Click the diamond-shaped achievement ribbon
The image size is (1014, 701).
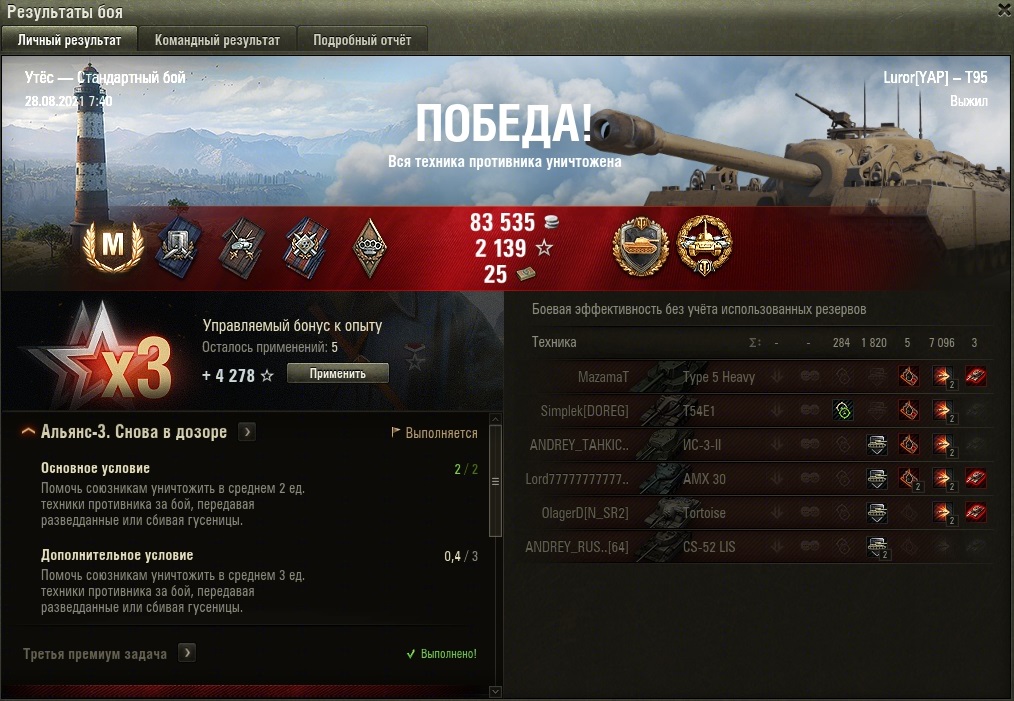[369, 247]
